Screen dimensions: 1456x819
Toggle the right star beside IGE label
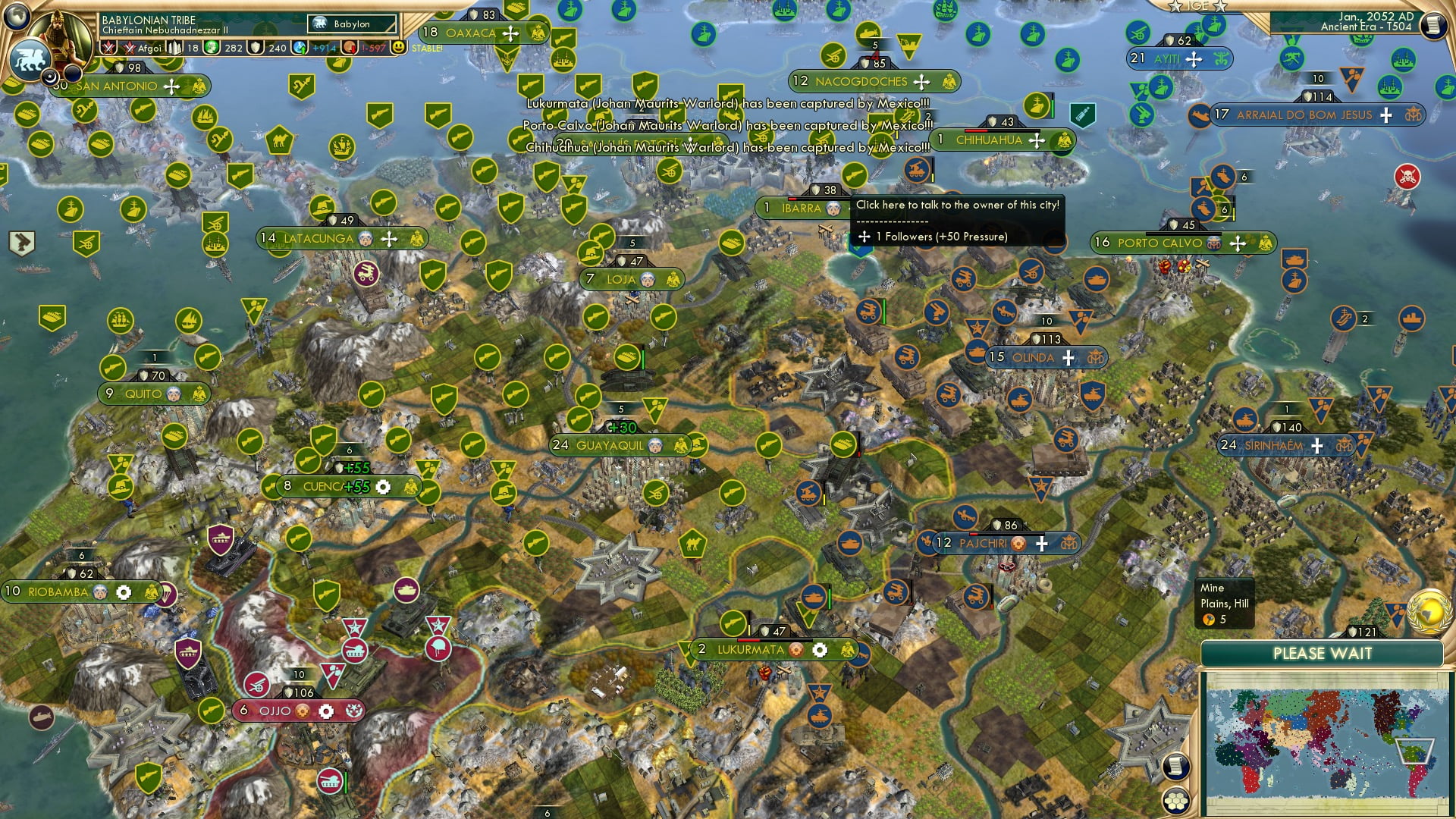(x=1220, y=6)
